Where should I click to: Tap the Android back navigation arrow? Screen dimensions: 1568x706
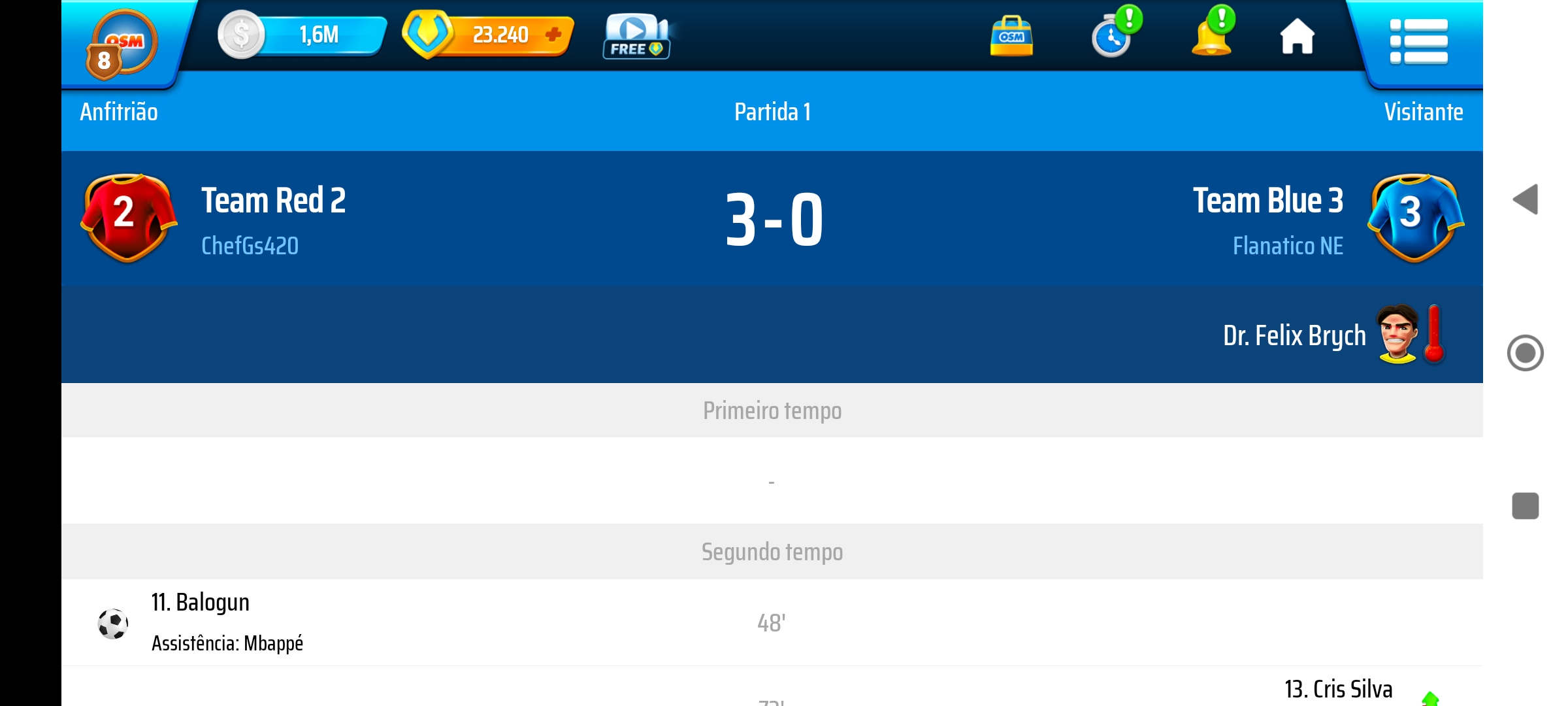tap(1526, 199)
